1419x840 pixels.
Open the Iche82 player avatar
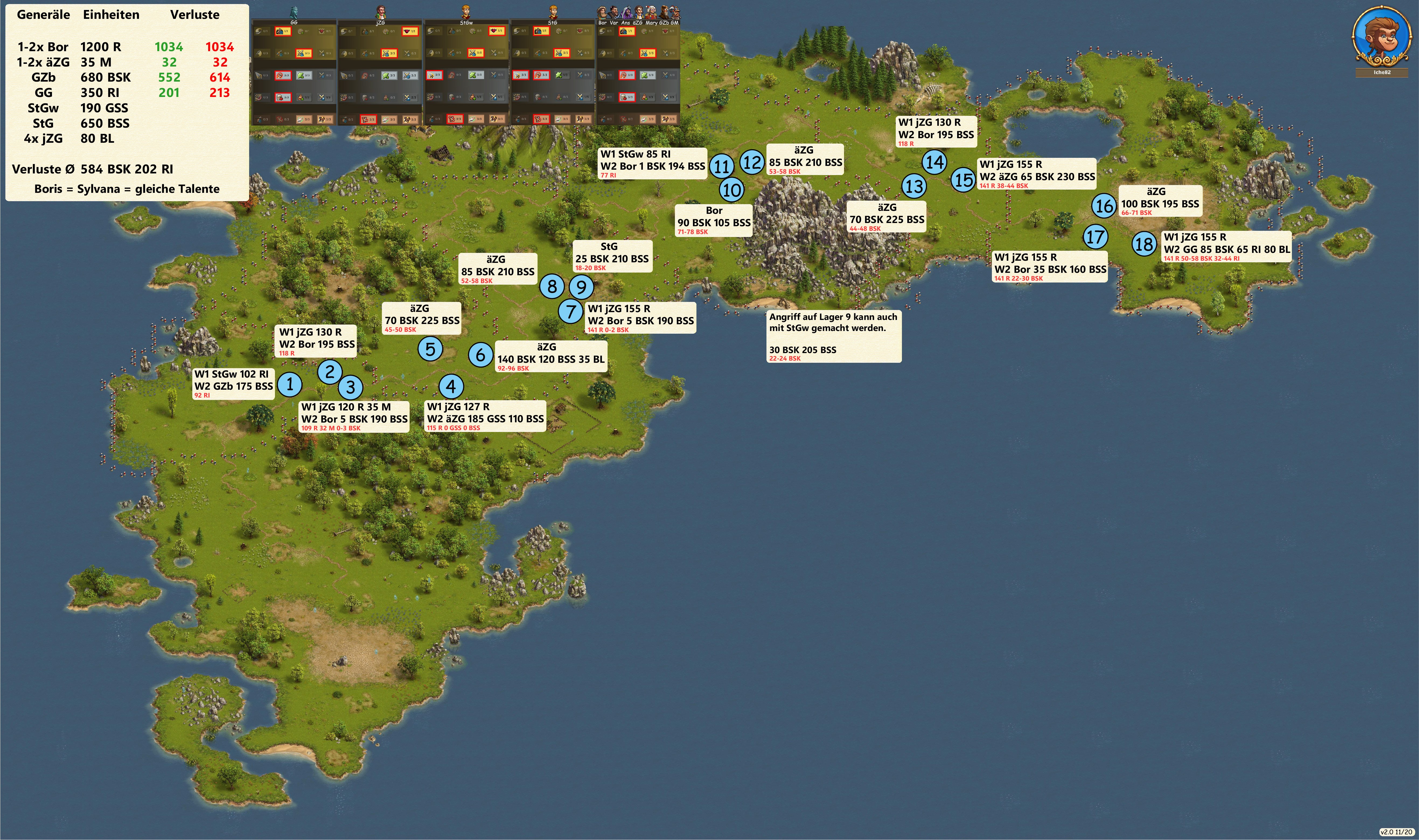[x=1381, y=38]
